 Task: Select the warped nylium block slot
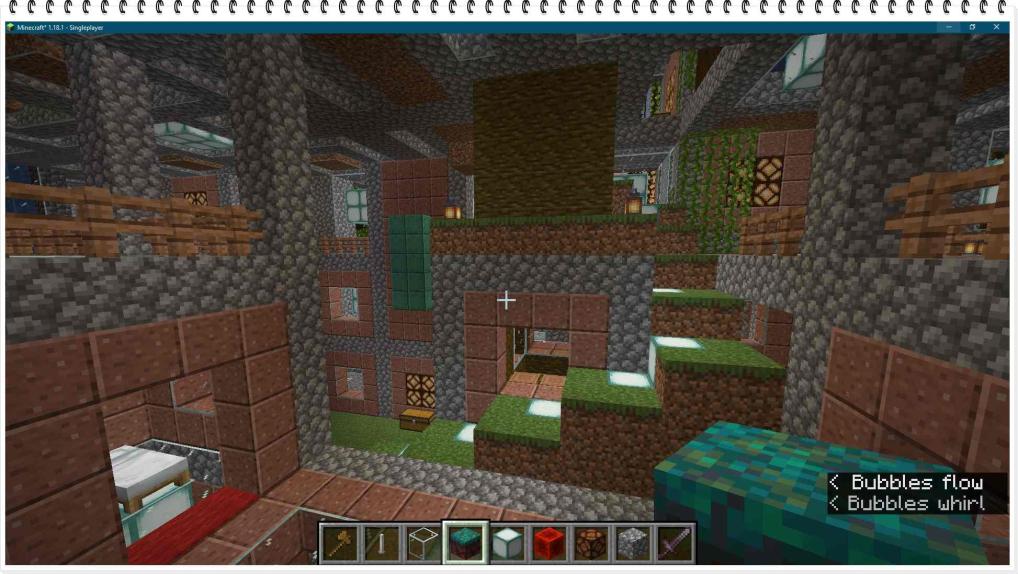tap(465, 543)
